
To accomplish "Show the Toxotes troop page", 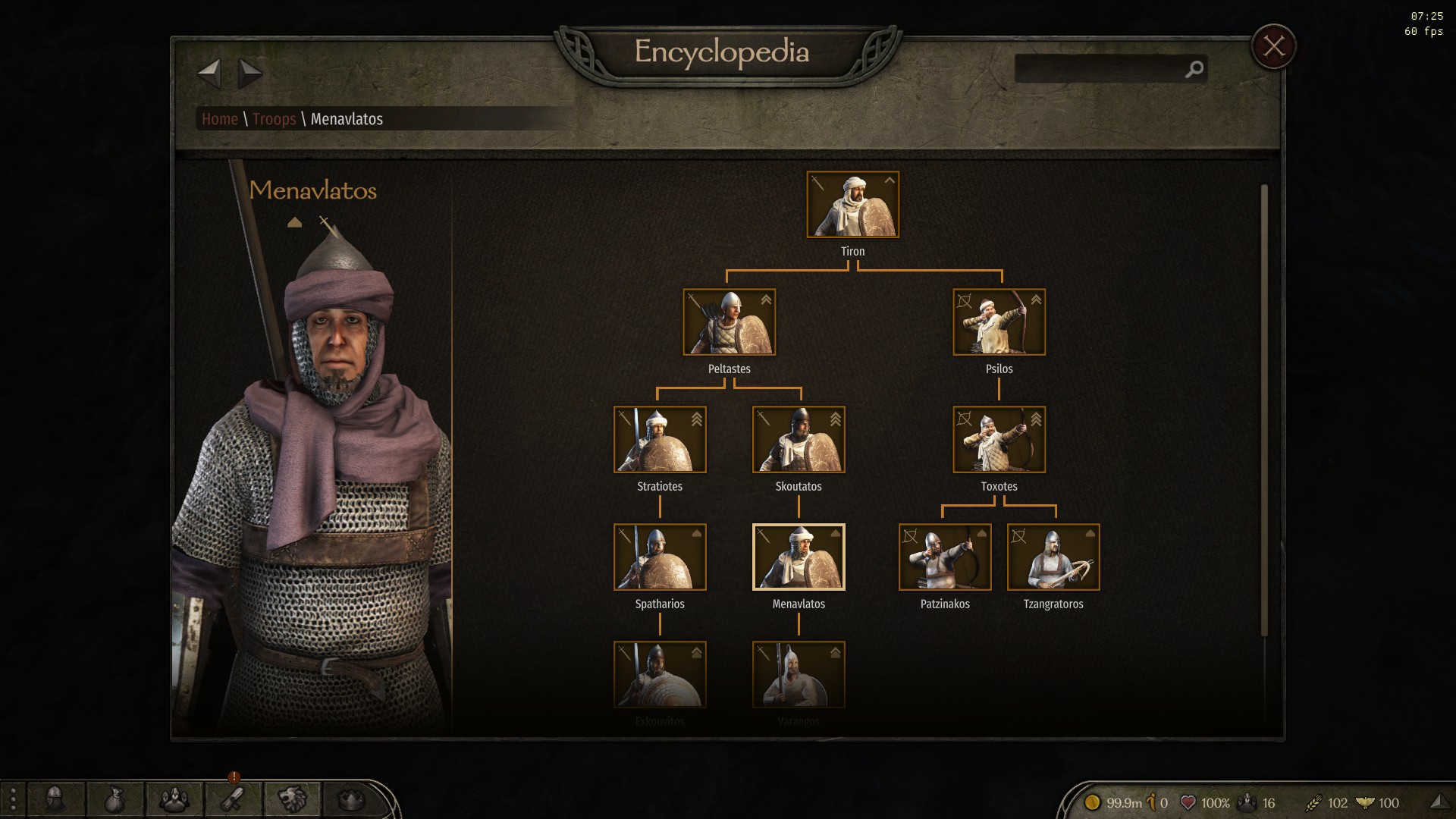I will pos(999,440).
